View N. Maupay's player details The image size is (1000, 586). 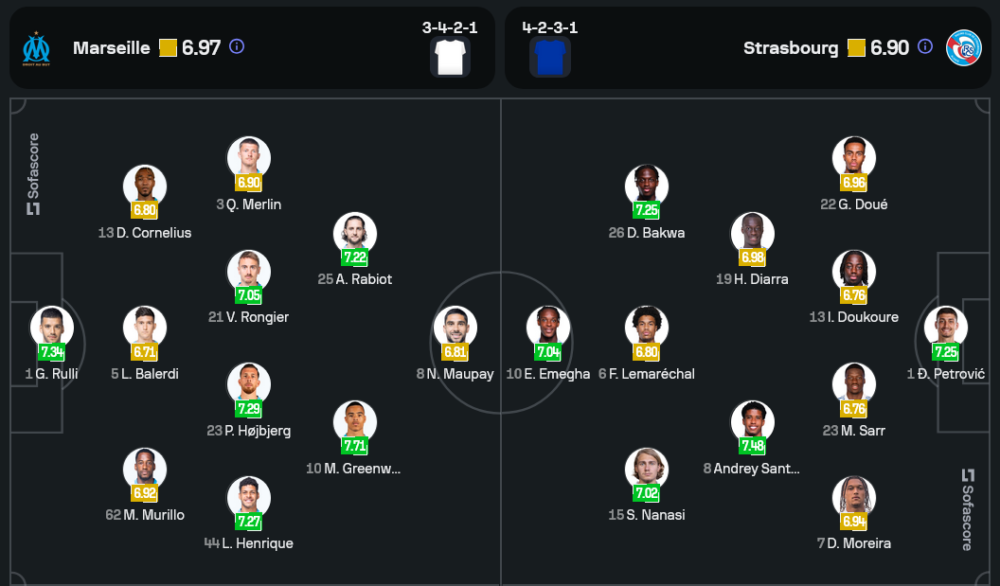(455, 328)
